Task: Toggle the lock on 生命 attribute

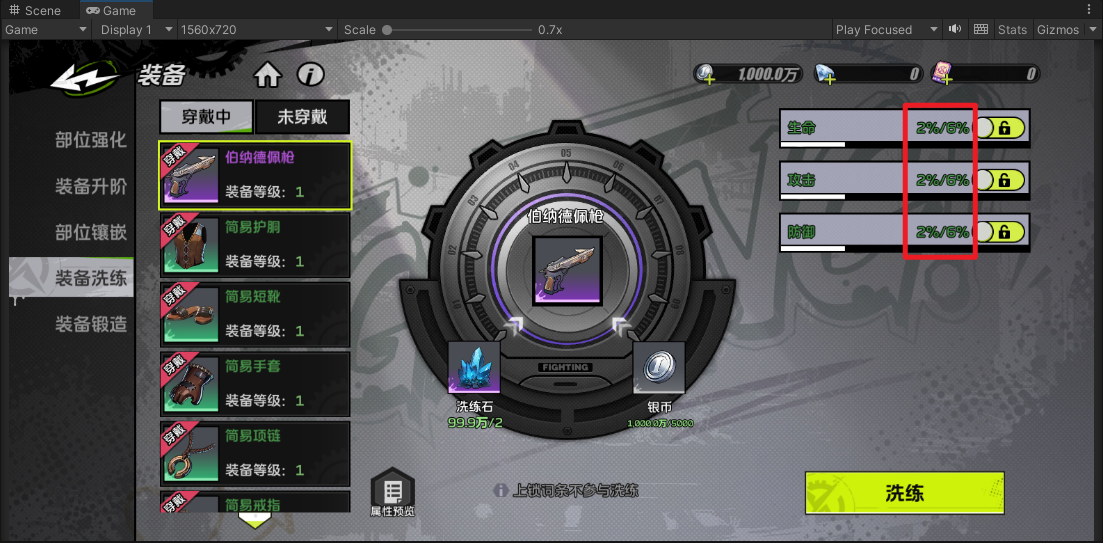Action: pos(999,127)
